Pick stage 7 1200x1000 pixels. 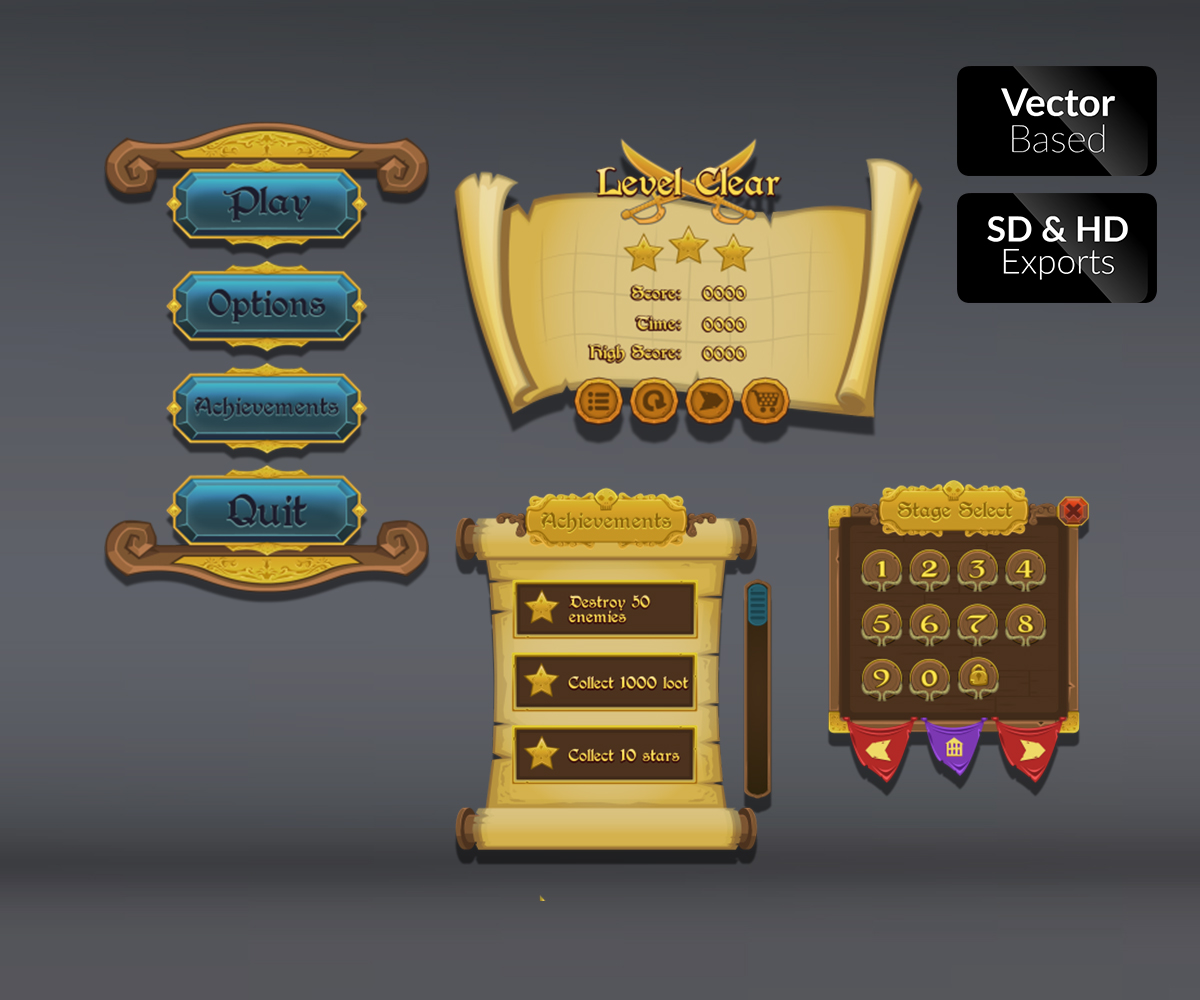coord(977,624)
